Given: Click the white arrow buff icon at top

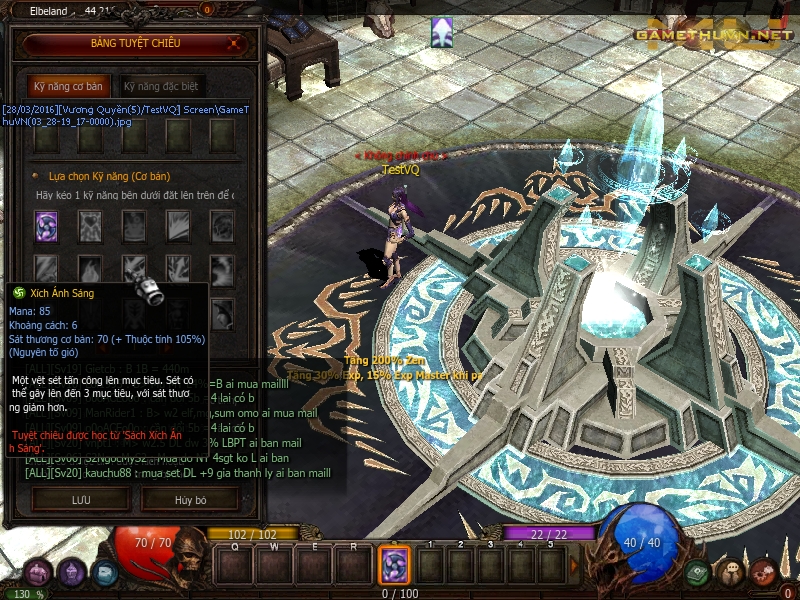Looking at the screenshot, I should [441, 32].
